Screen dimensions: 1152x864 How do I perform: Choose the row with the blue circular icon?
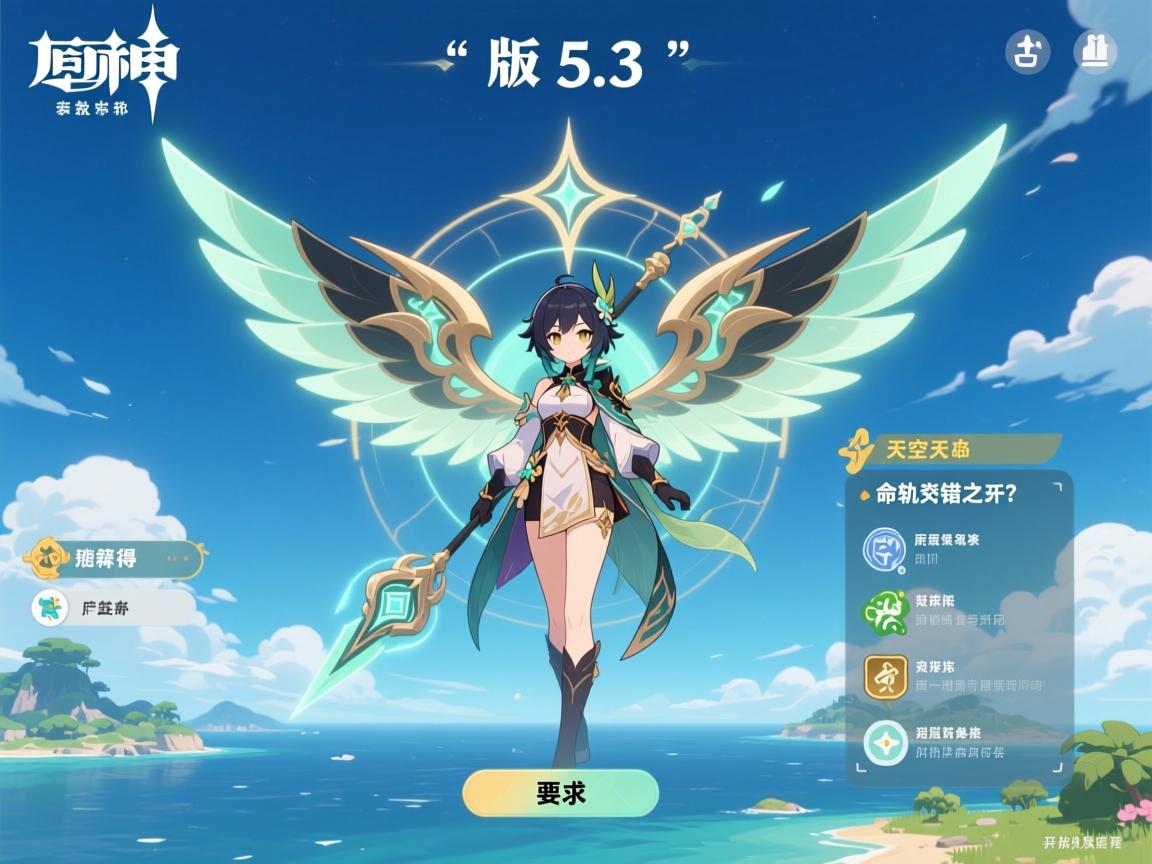pyautogui.click(x=958, y=549)
